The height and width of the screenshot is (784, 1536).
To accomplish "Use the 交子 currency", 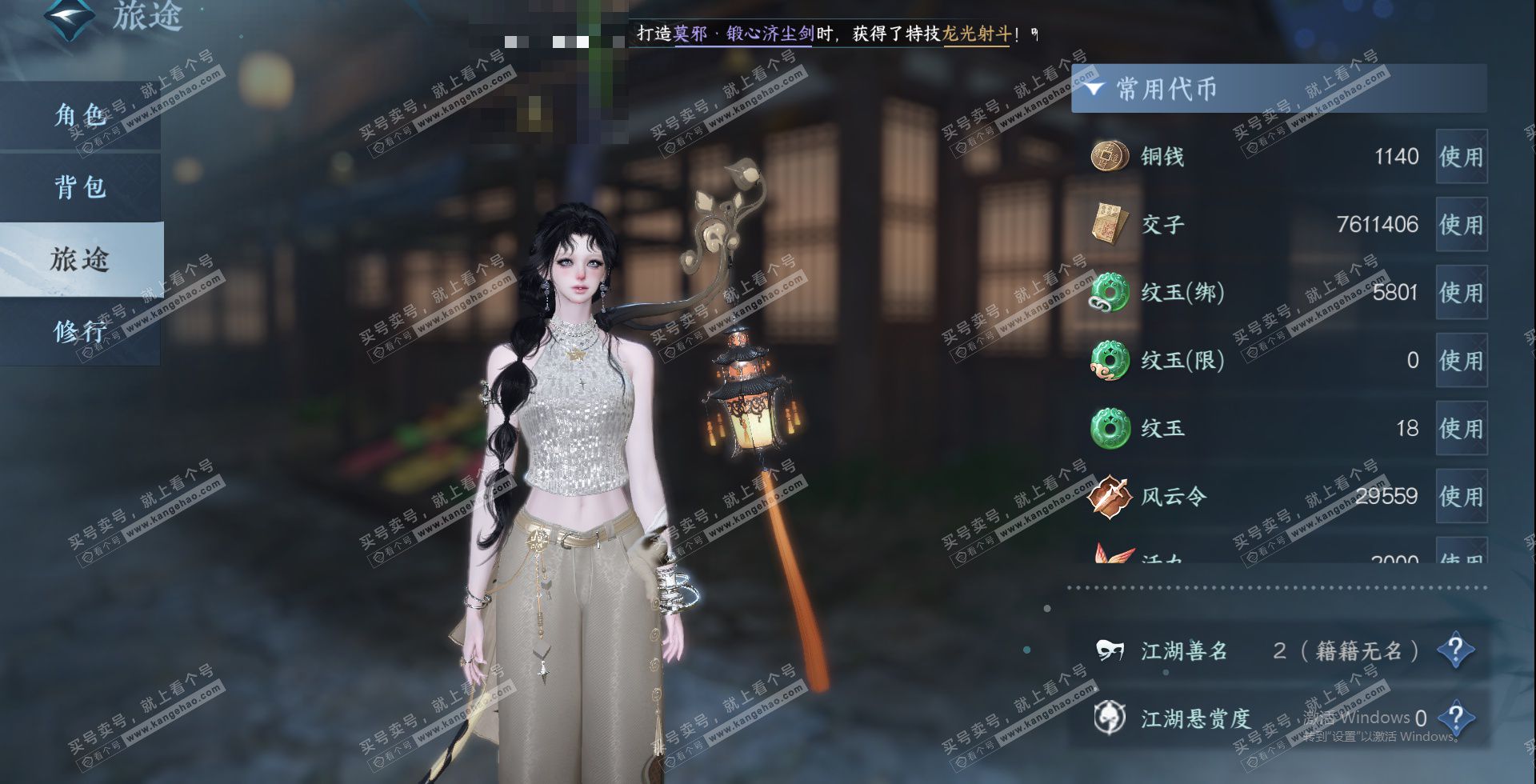I will click(1461, 225).
